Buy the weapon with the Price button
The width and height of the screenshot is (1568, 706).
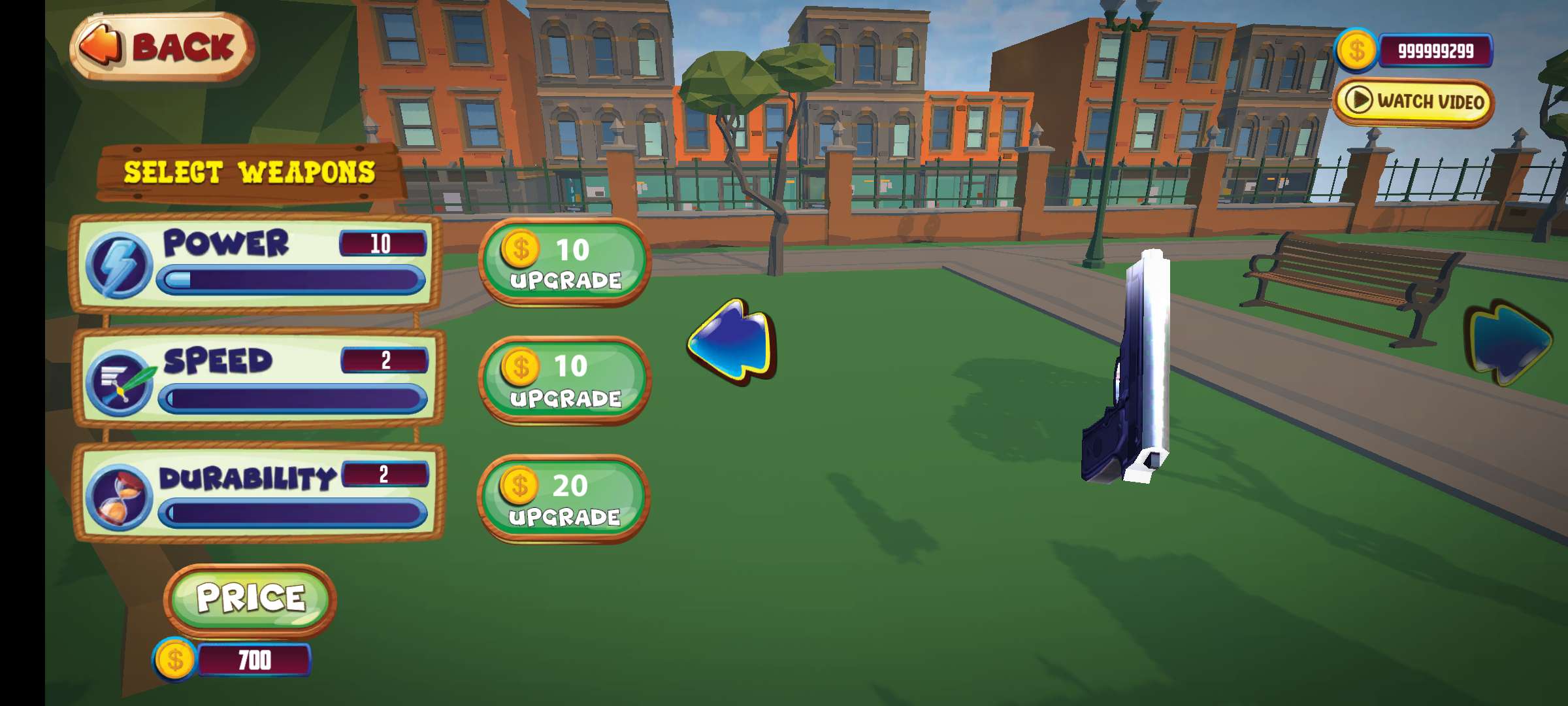(x=250, y=598)
